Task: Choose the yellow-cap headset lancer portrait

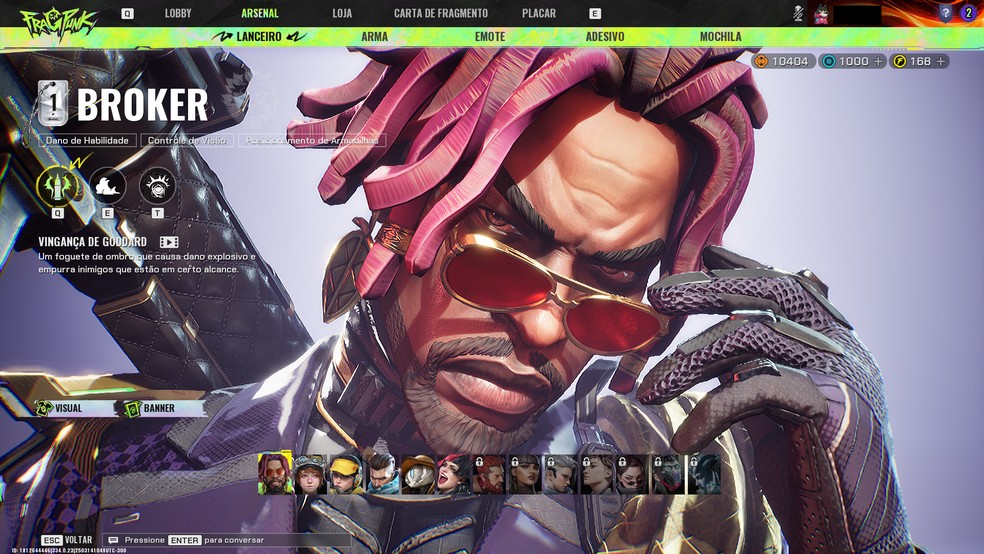Action: tap(346, 474)
